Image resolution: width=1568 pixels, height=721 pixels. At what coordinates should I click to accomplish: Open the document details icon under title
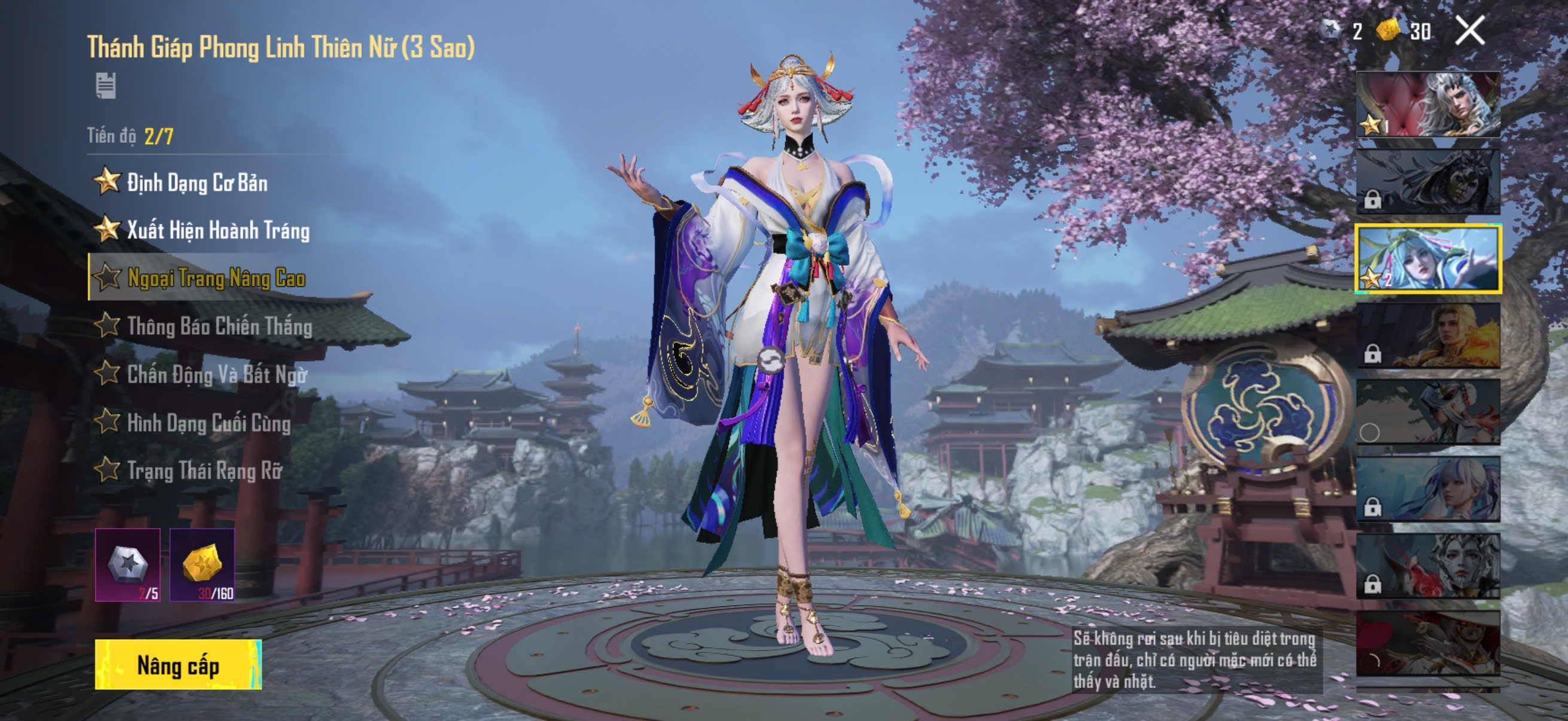point(106,85)
